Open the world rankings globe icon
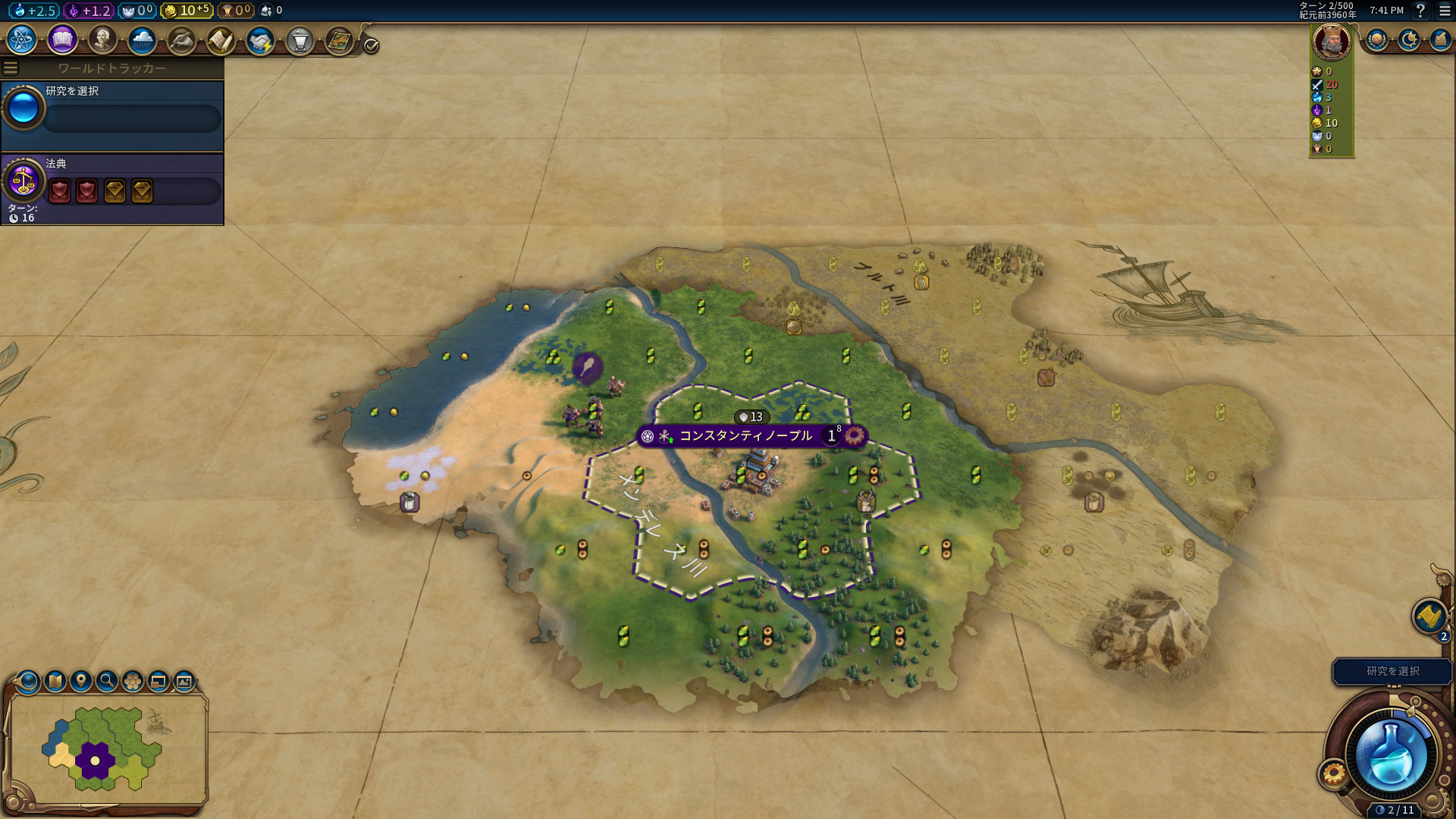Screen dimensions: 1456x819 point(1376,40)
